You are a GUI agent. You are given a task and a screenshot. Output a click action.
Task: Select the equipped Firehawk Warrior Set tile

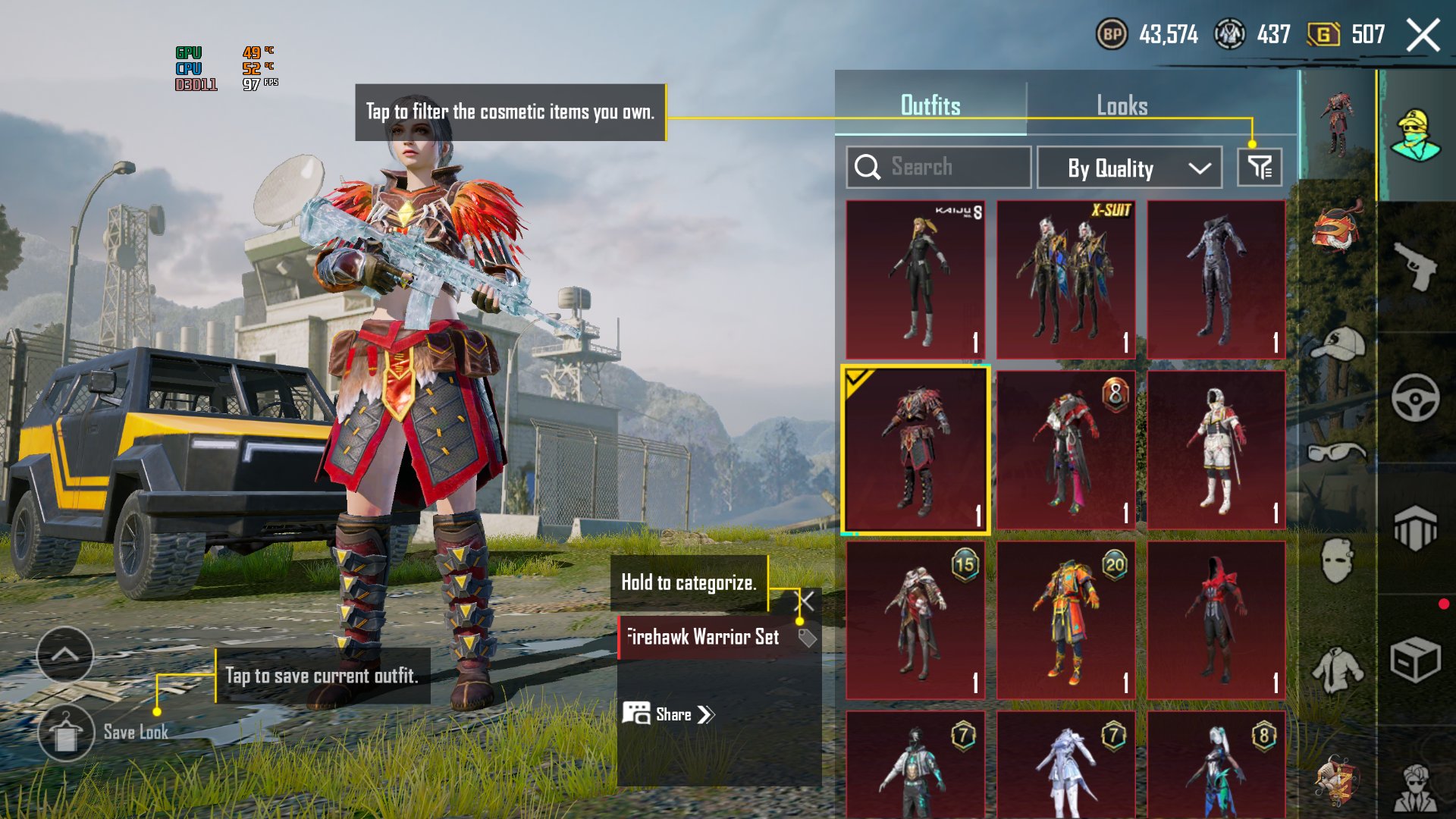[915, 450]
